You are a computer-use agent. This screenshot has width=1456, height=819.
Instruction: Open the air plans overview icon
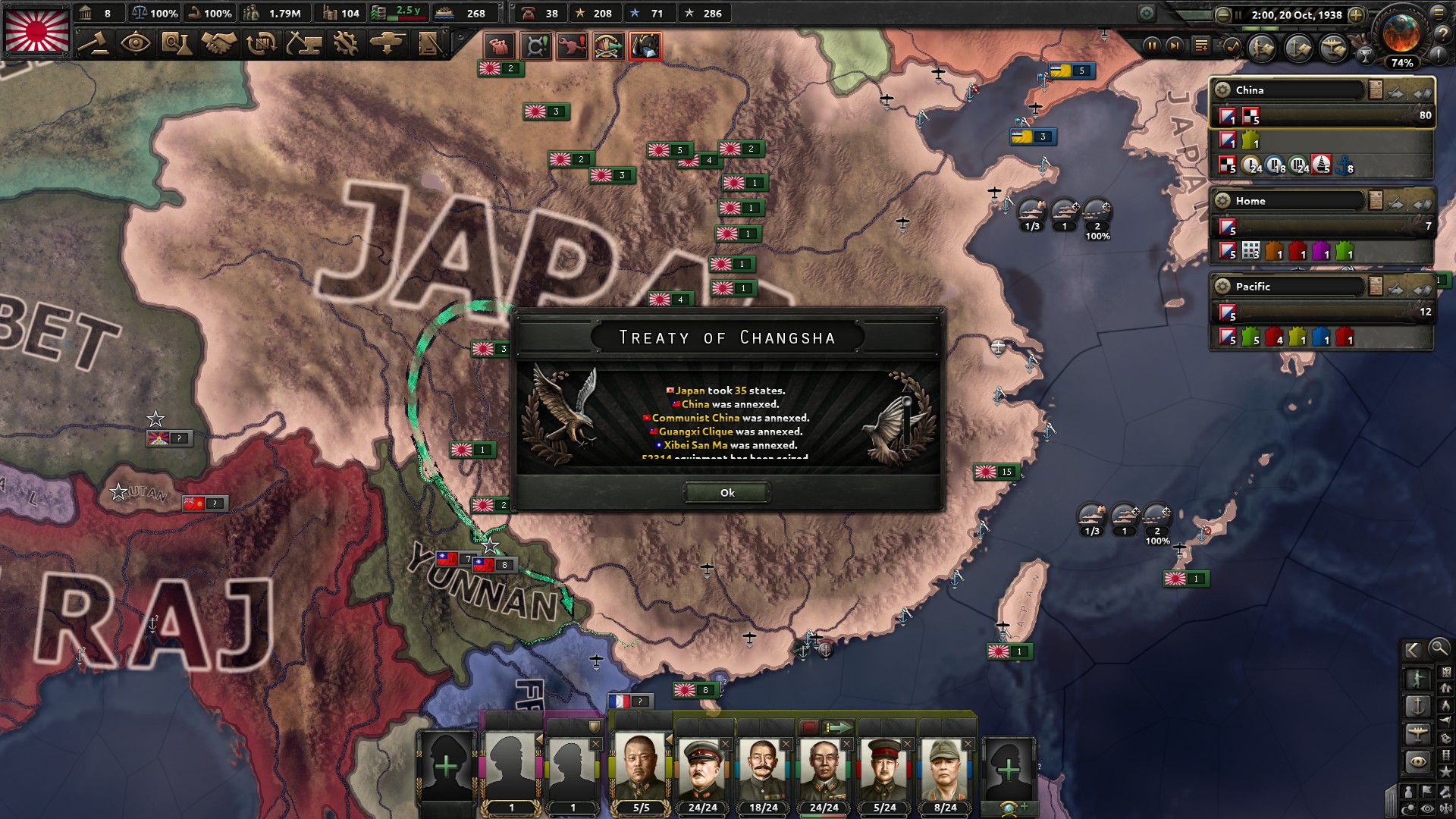click(x=1332, y=49)
